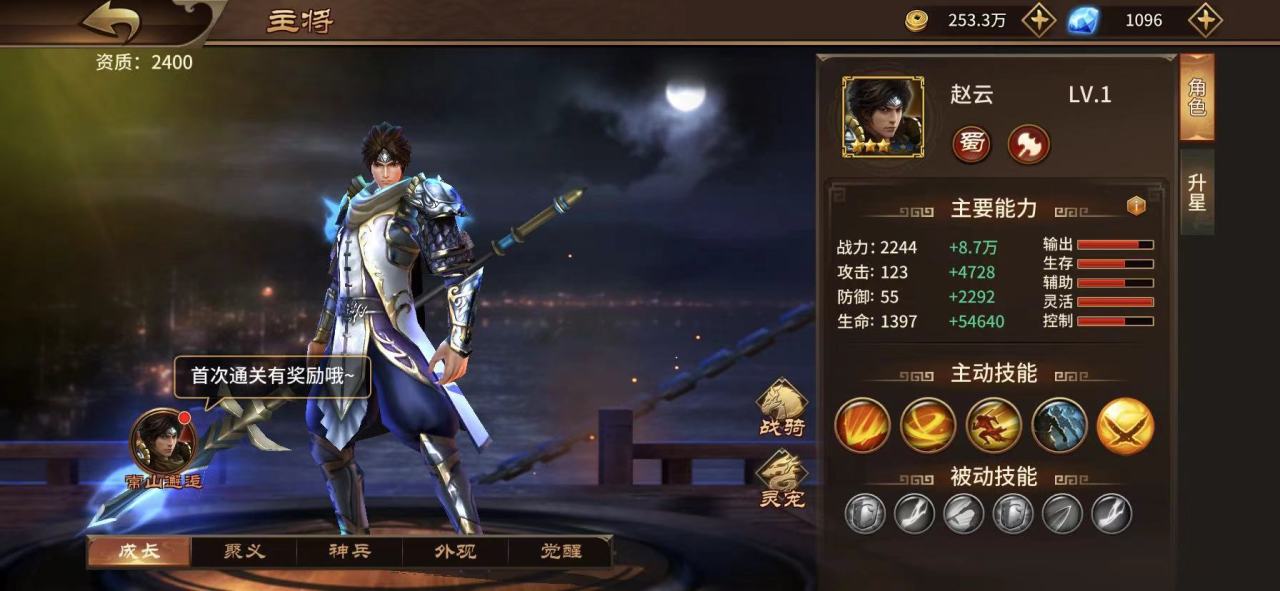Open the 战骑 mount menu
Screen dimensions: 1280x591
(781, 408)
